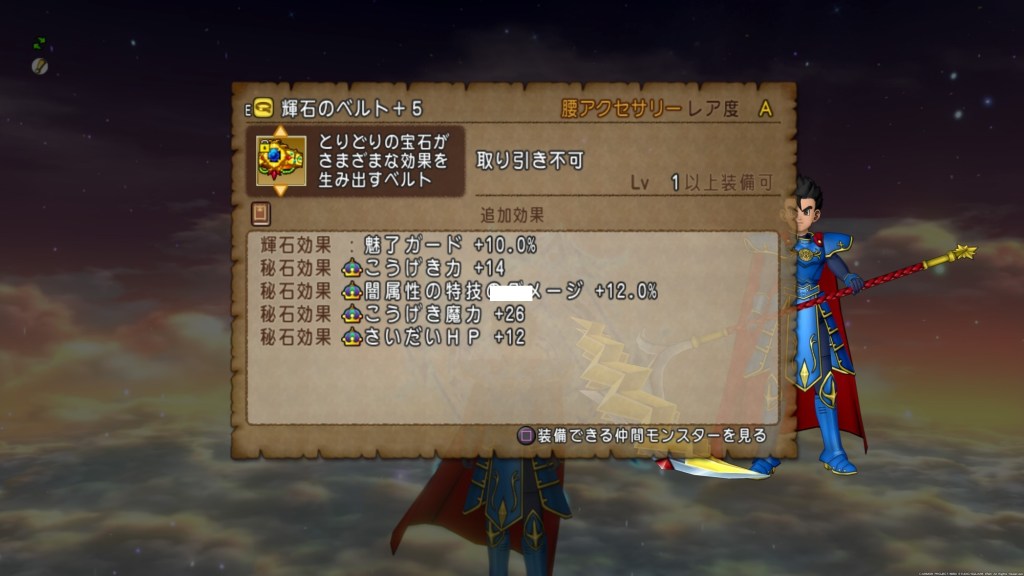
Task: Click the down arrow below the belt icon
Action: point(280,190)
